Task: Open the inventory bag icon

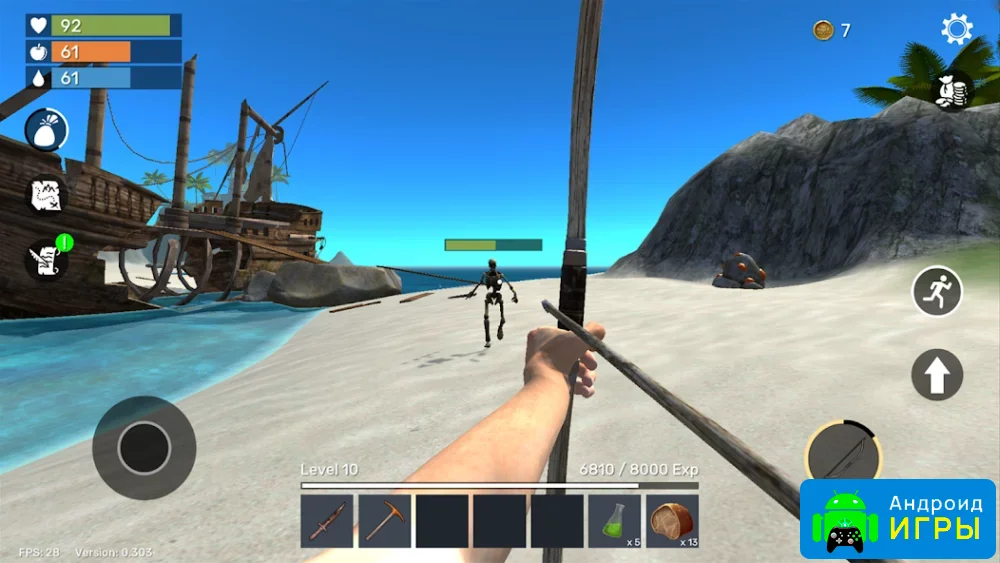Action: click(x=46, y=130)
